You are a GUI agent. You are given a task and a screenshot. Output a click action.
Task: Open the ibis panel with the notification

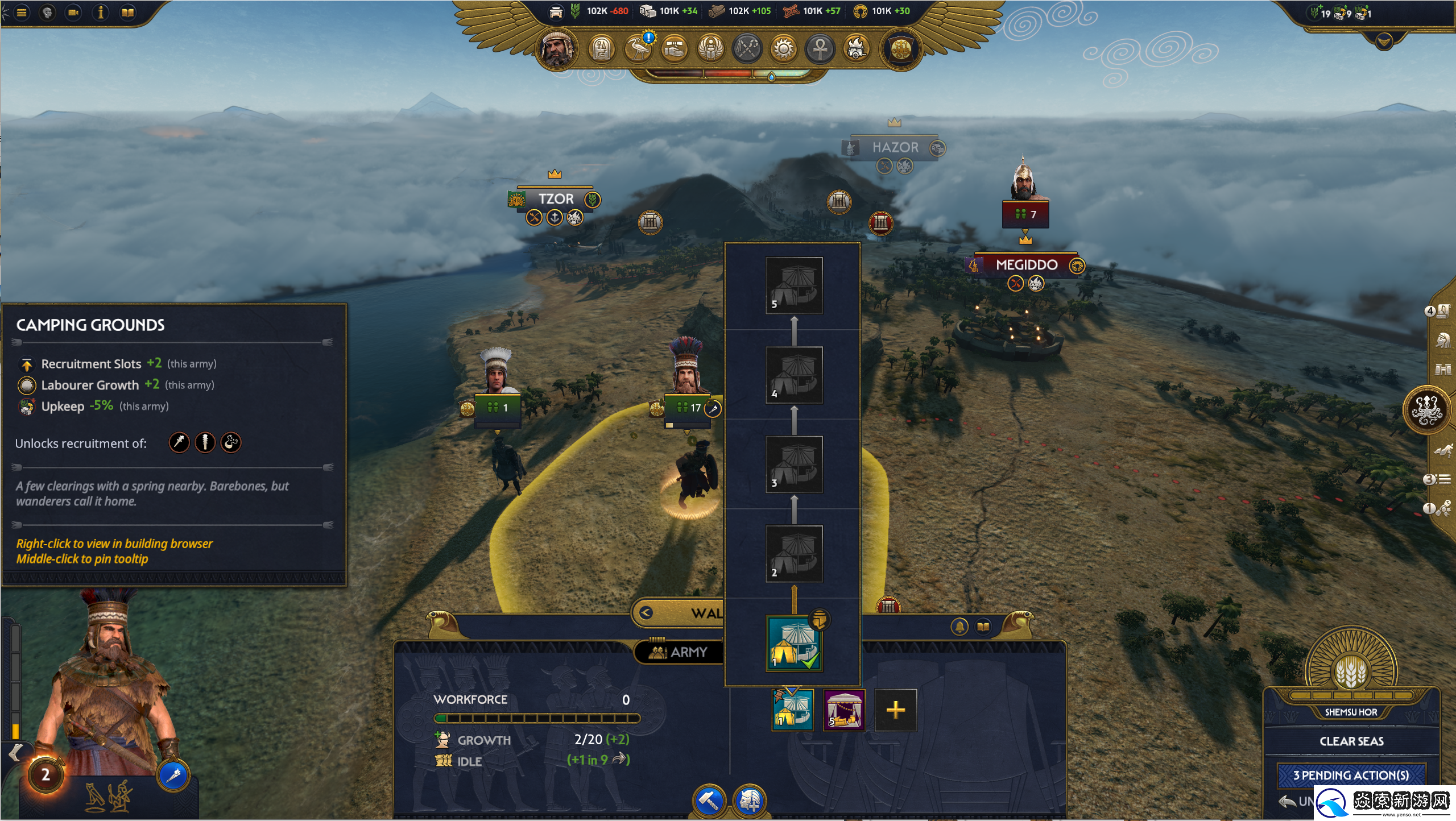click(x=638, y=48)
